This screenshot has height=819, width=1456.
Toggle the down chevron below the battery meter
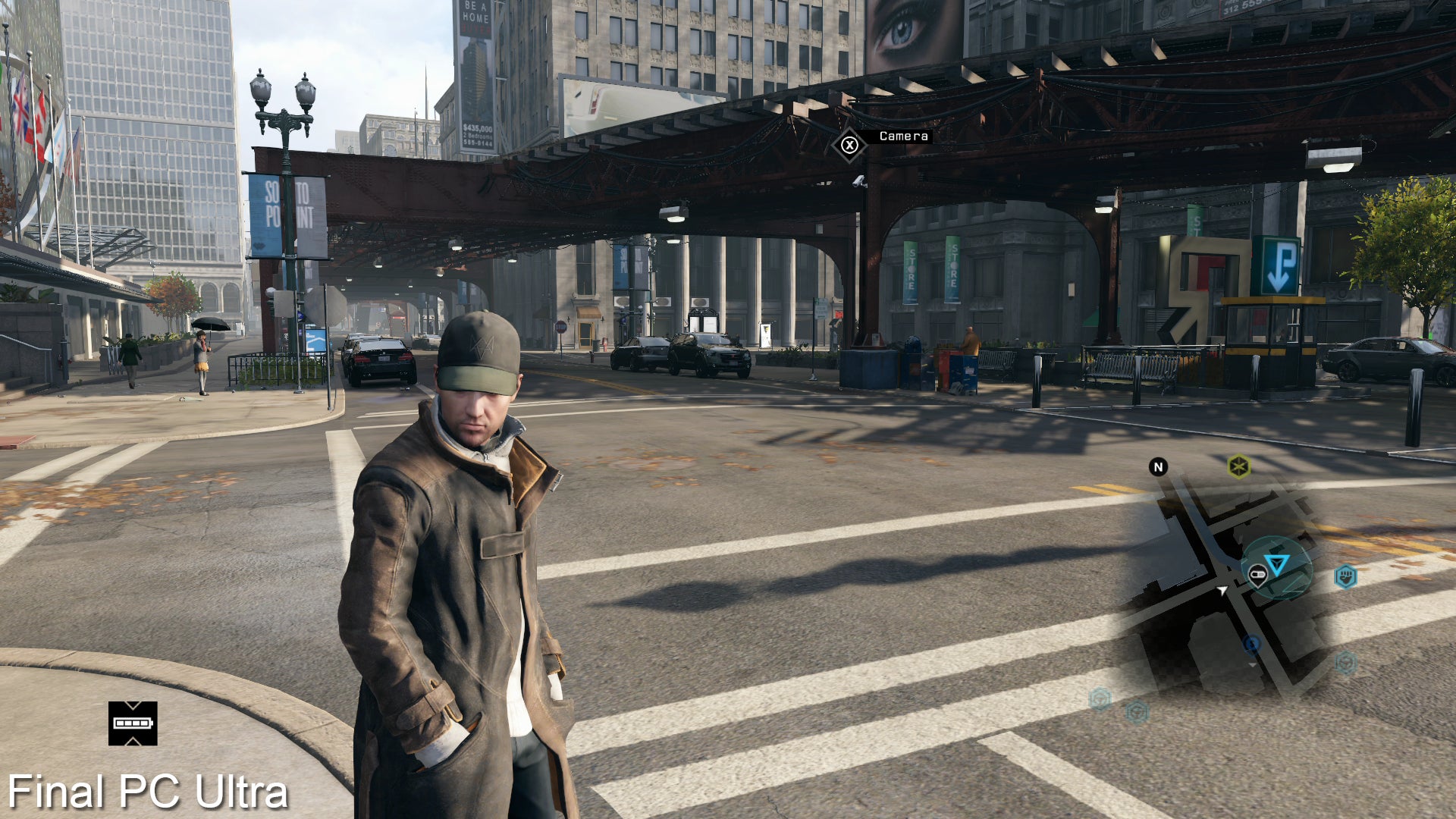132,741
